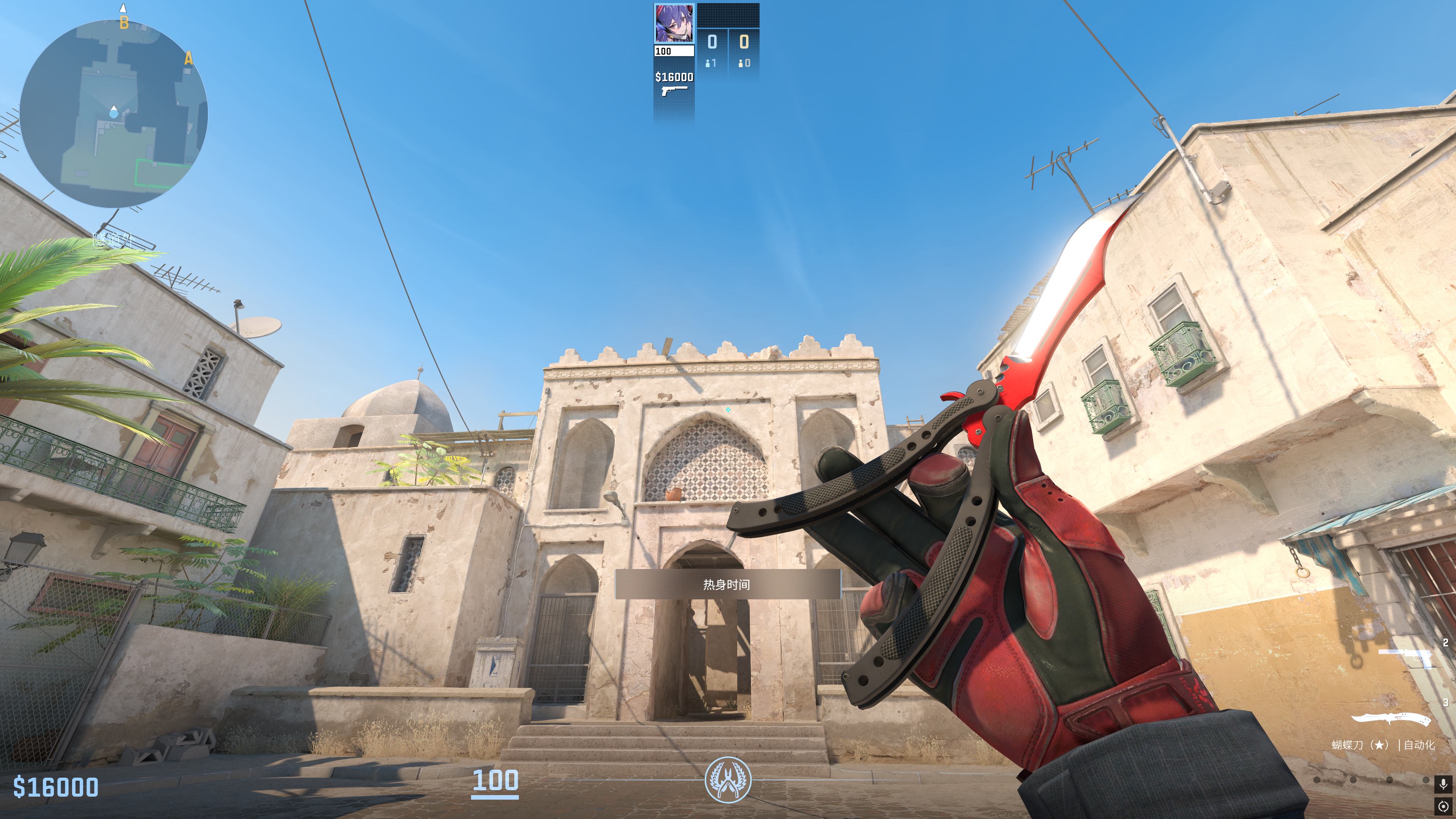Toggle the microphone icon
Viewport: 1456px width, 819px height.
click(1443, 784)
